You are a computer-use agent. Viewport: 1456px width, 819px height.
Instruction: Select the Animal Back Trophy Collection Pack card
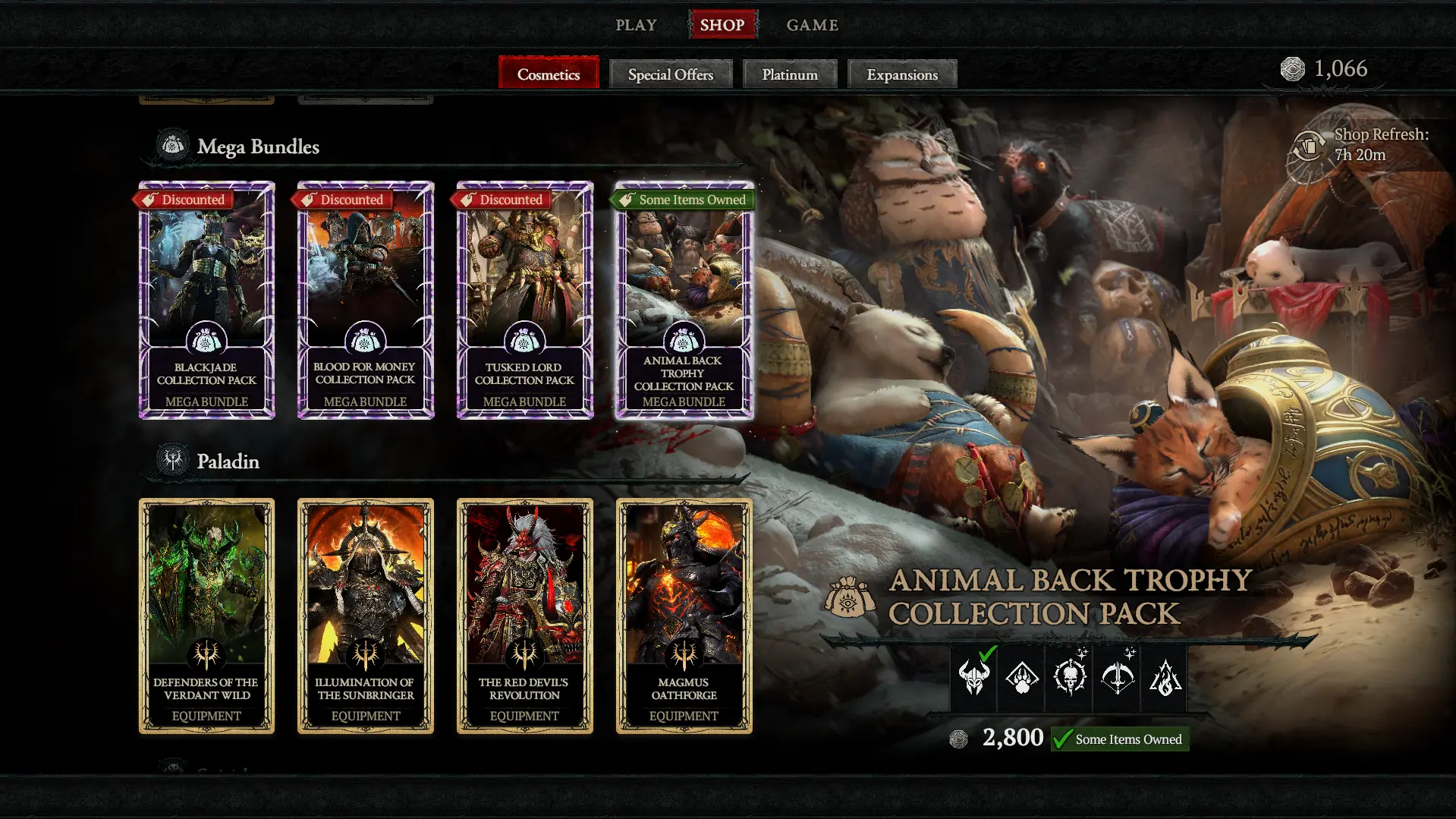[684, 301]
